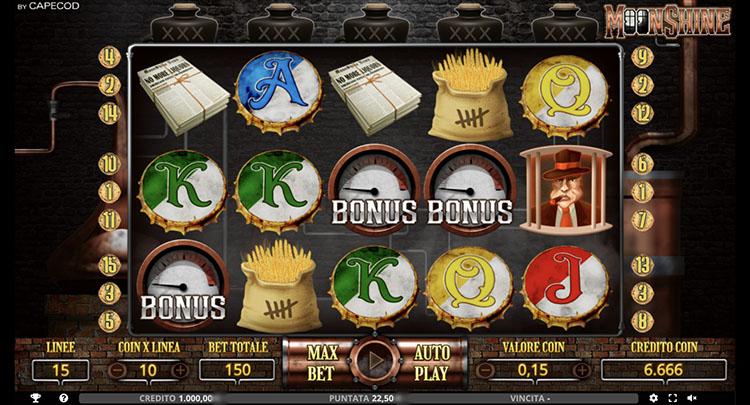Viewport: 750px width, 405px height.
Task: Choose payline 12 marker
Action: coord(643,113)
